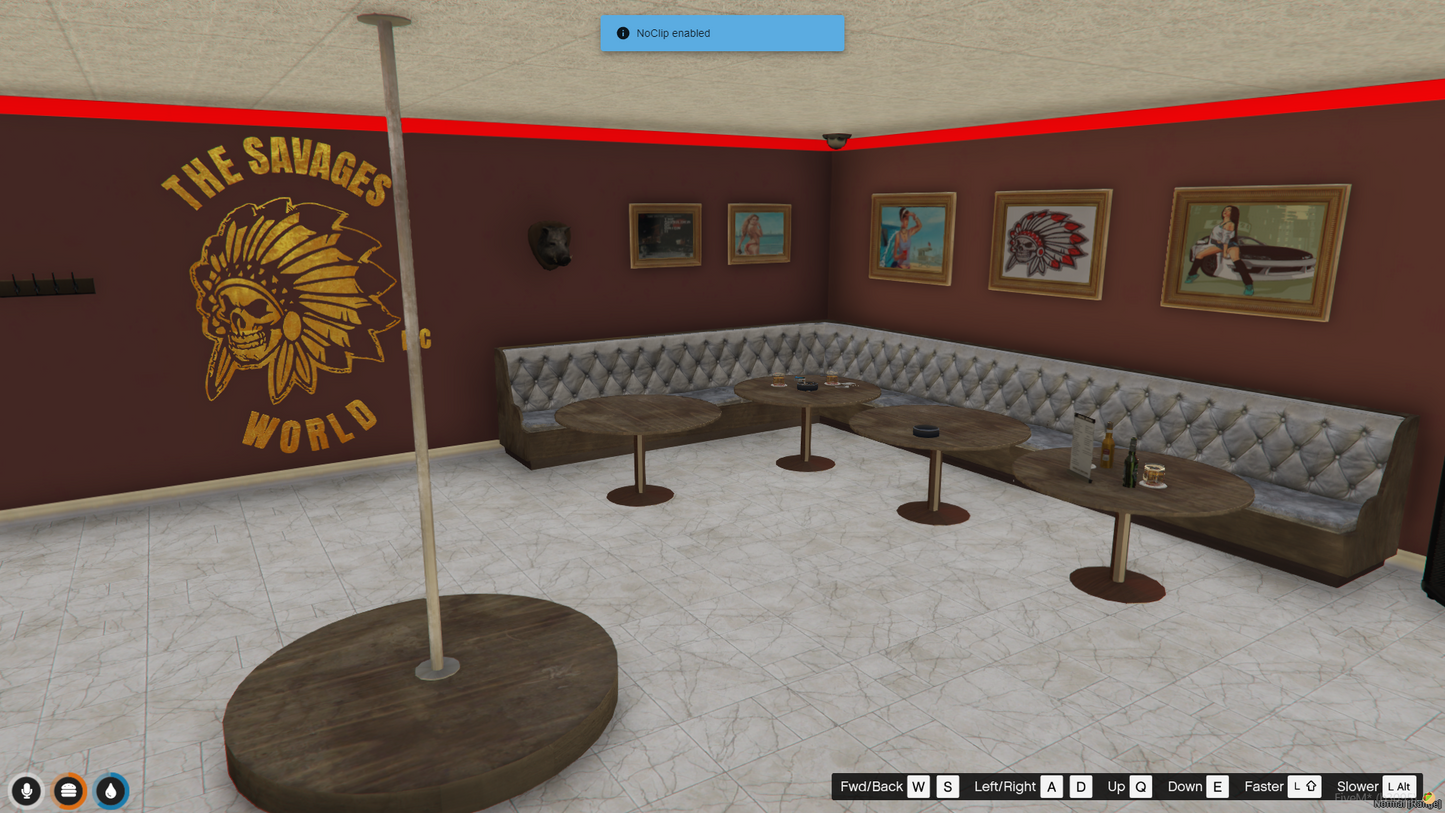1445x813 pixels.
Task: Click the water drop thirst icon
Action: pyautogui.click(x=111, y=791)
